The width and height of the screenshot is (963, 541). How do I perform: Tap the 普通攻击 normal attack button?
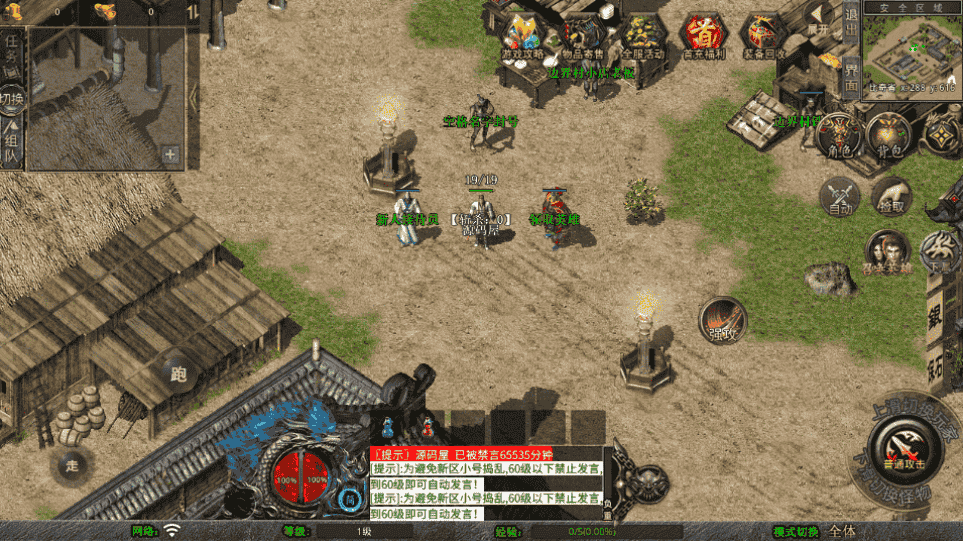[x=902, y=447]
